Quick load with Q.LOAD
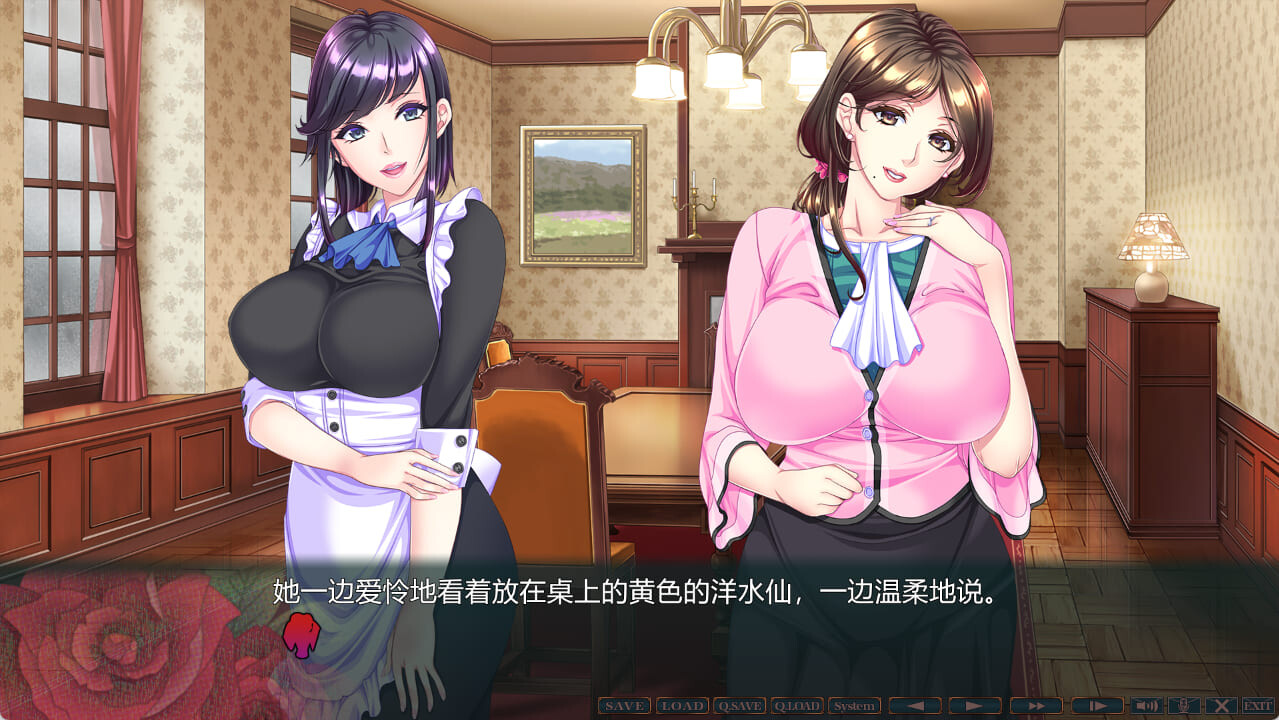 (797, 706)
